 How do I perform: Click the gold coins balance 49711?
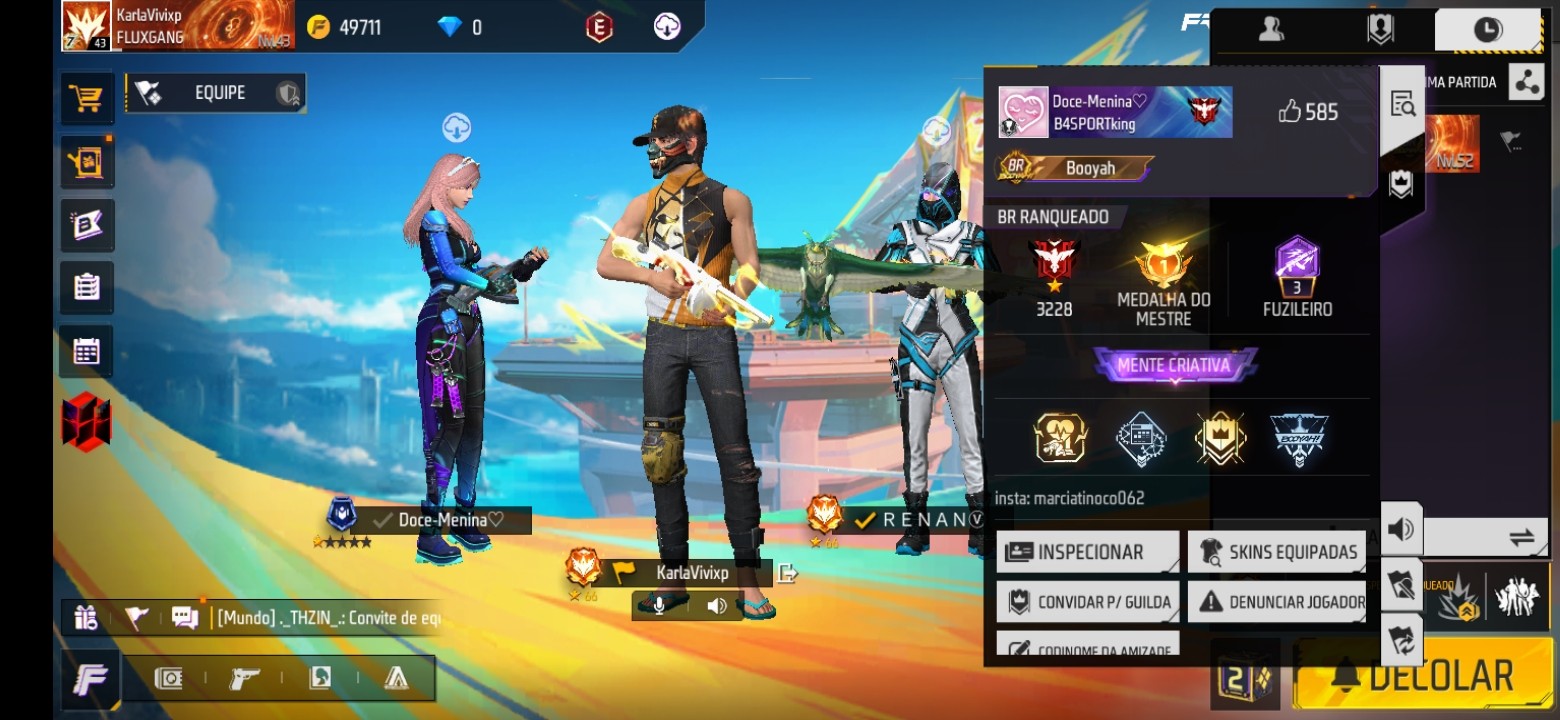coord(345,27)
